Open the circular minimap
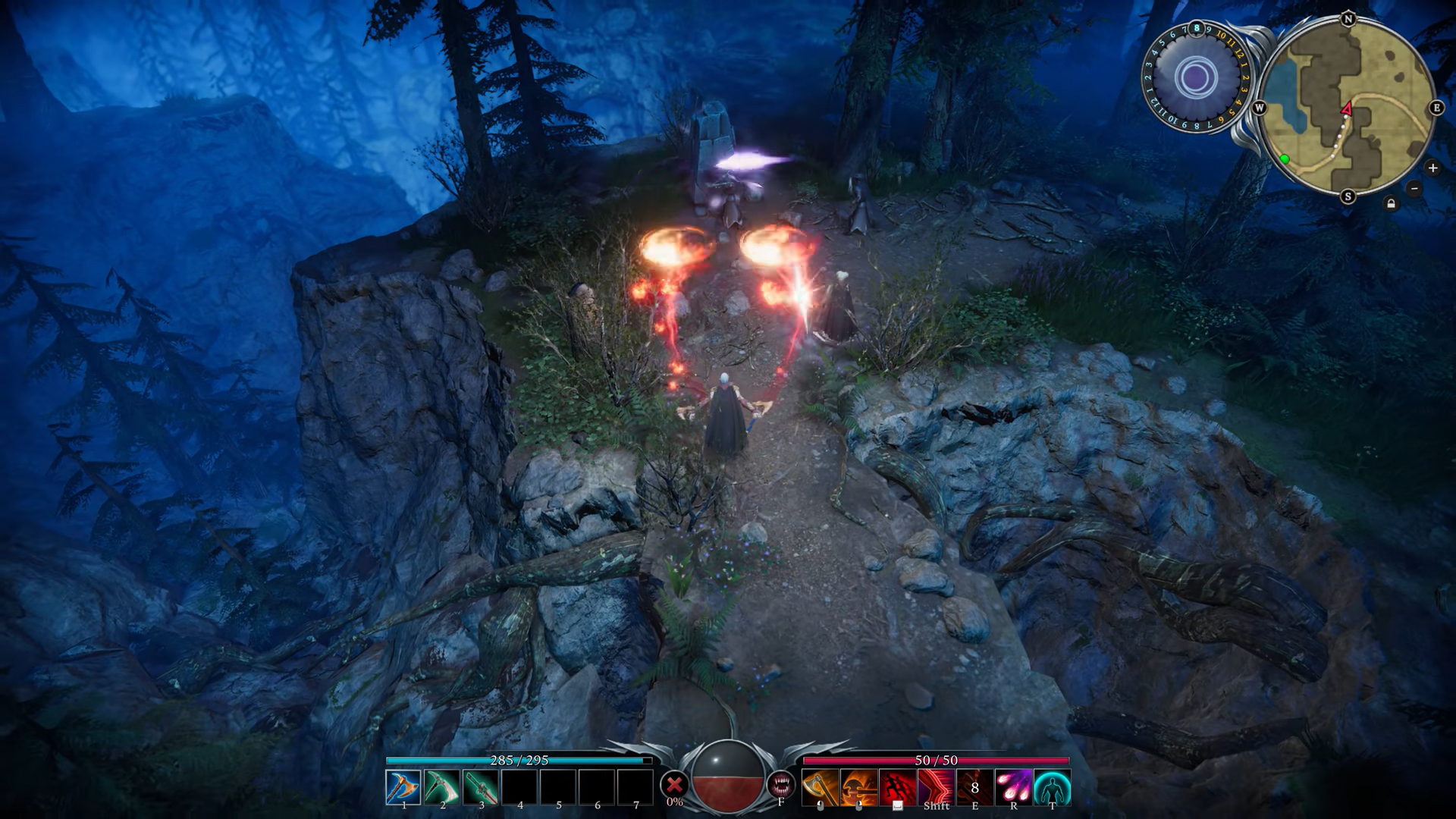Viewport: 1456px width, 819px height. pos(1348,108)
